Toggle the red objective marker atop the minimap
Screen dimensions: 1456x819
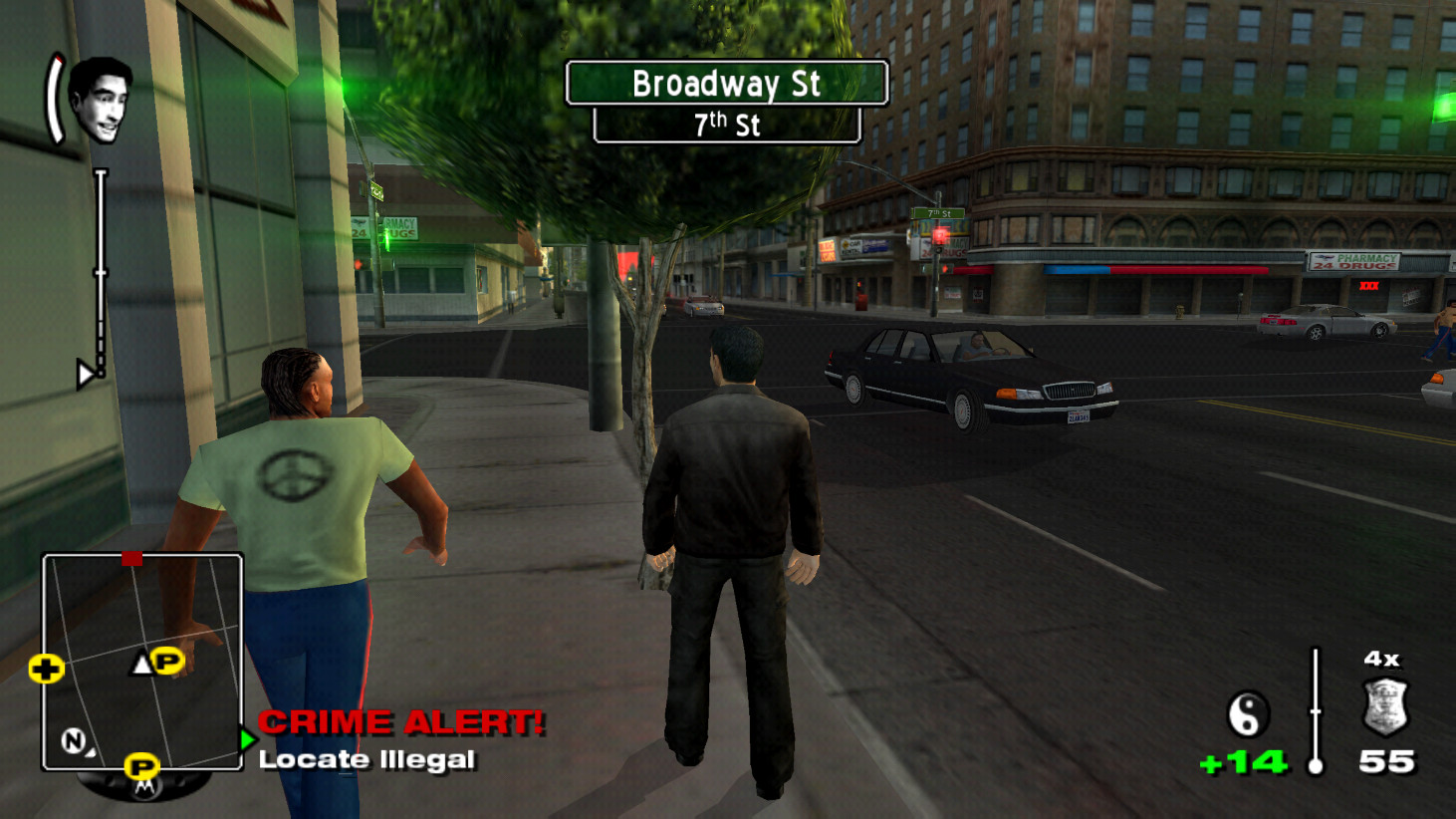(x=132, y=559)
